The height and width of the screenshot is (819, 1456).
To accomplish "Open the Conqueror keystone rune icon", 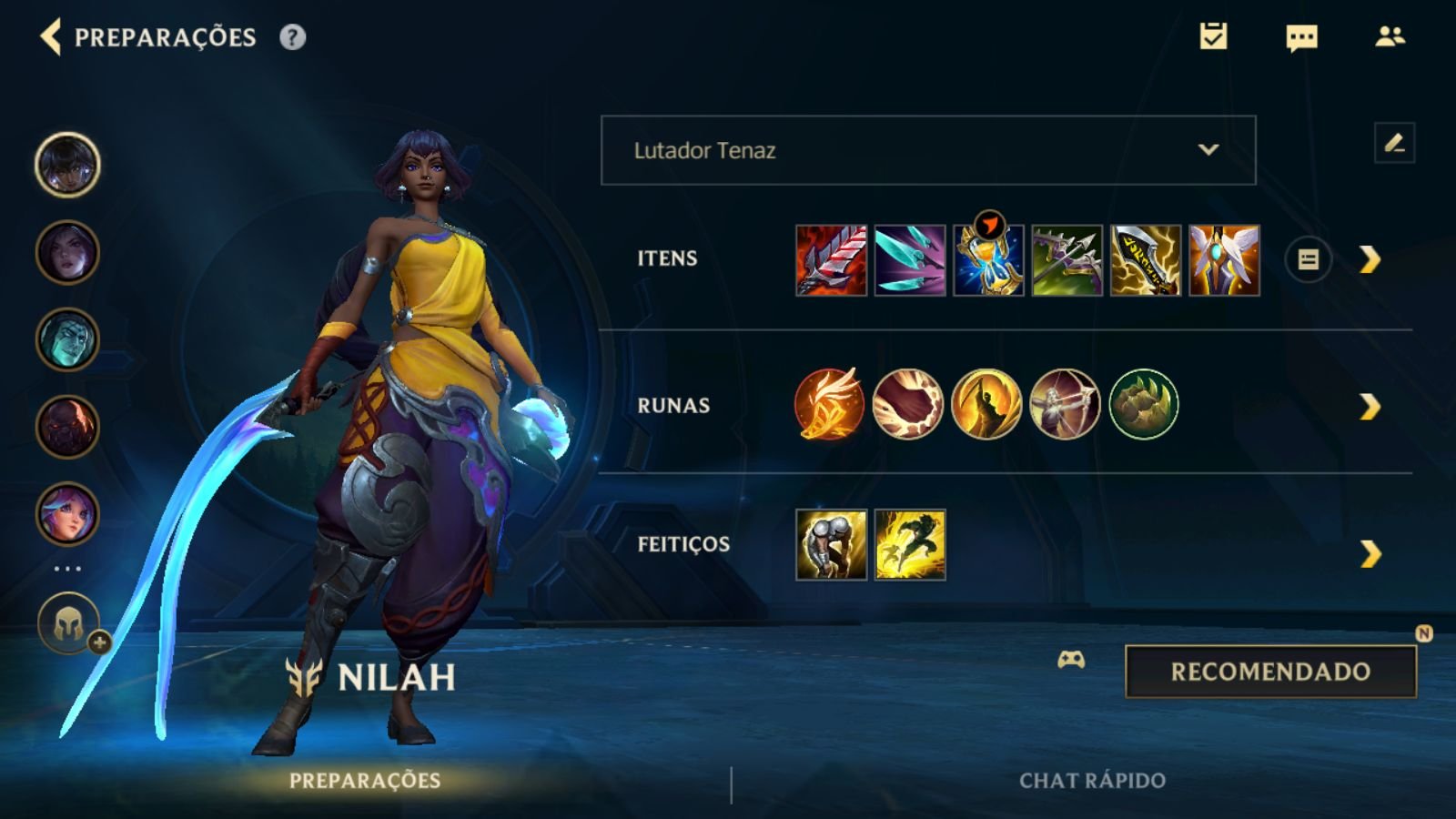I will pos(831,404).
